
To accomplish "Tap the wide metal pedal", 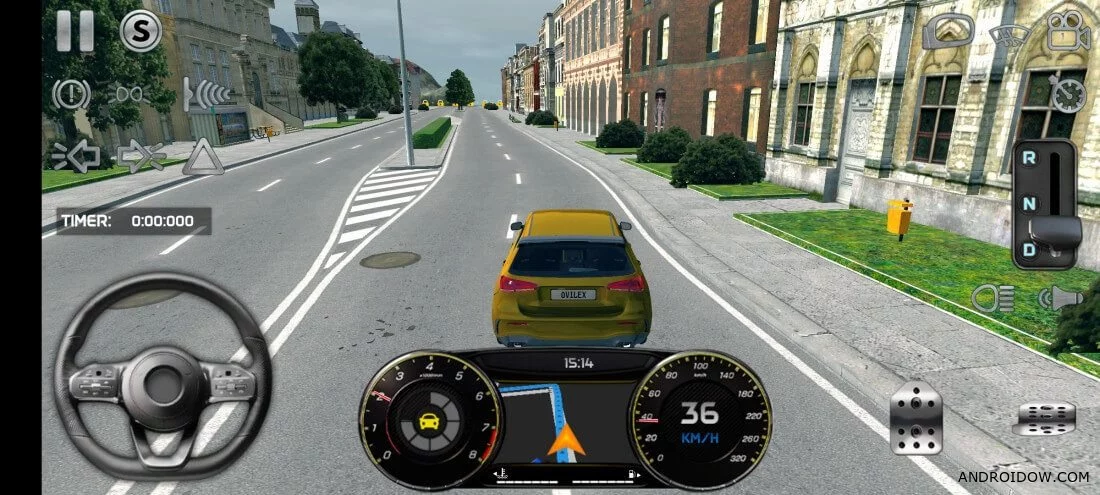I will (x=1044, y=418).
